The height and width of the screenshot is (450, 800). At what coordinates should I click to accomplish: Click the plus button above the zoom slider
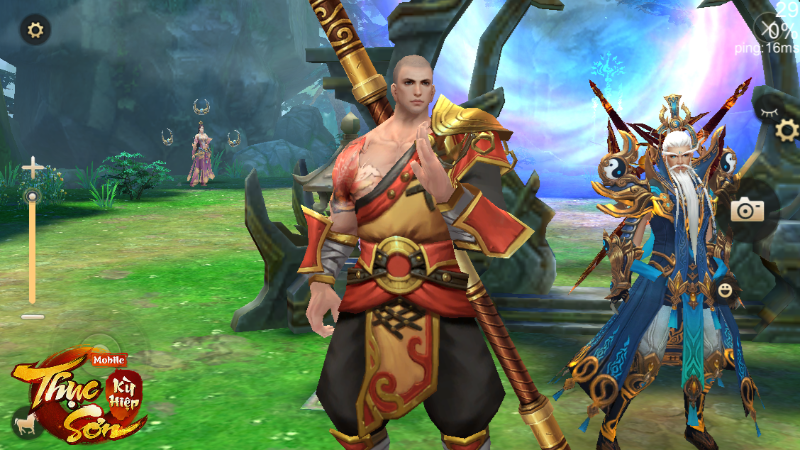(x=33, y=168)
